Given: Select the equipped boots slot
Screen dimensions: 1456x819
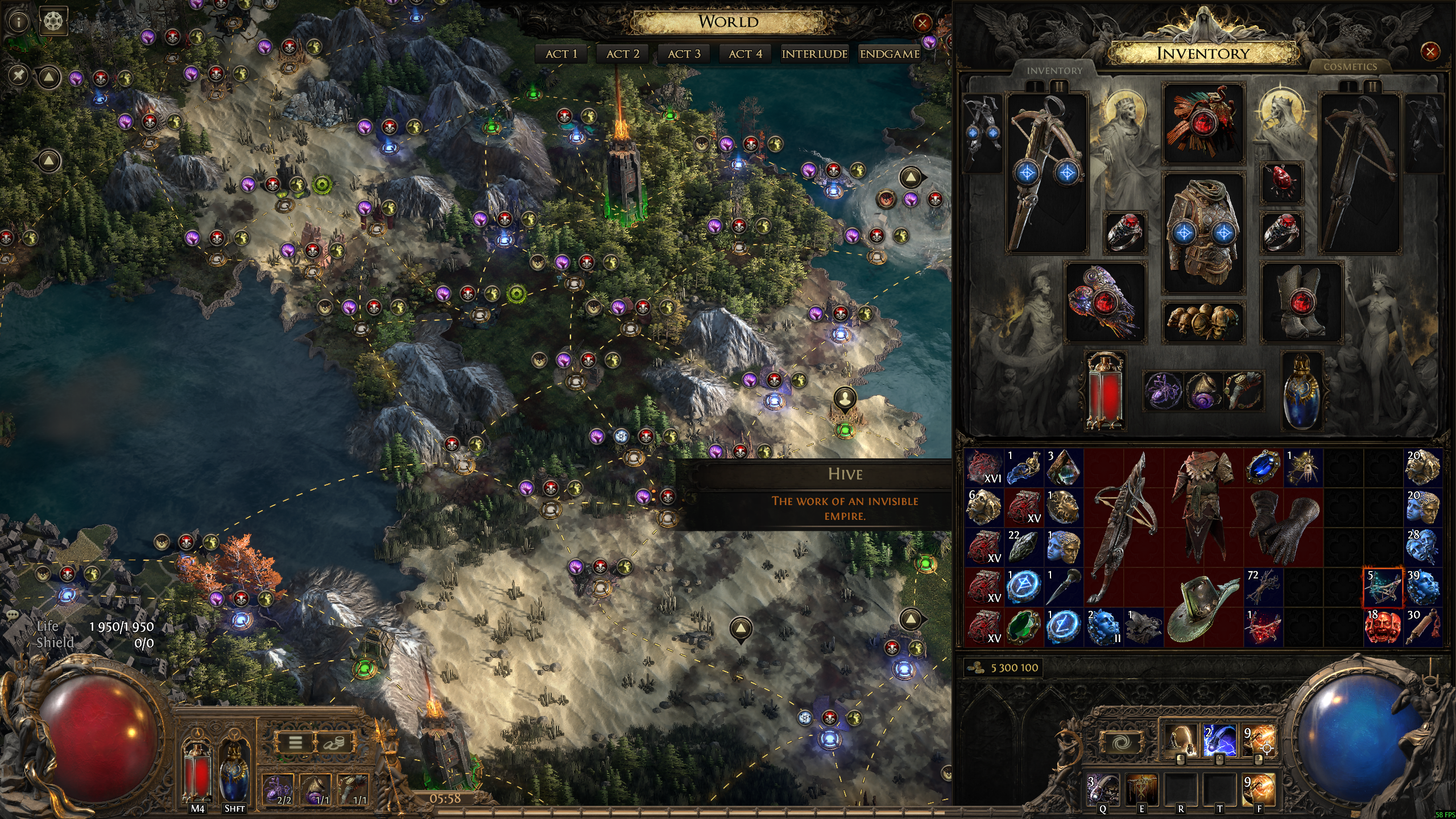Looking at the screenshot, I should [1301, 302].
